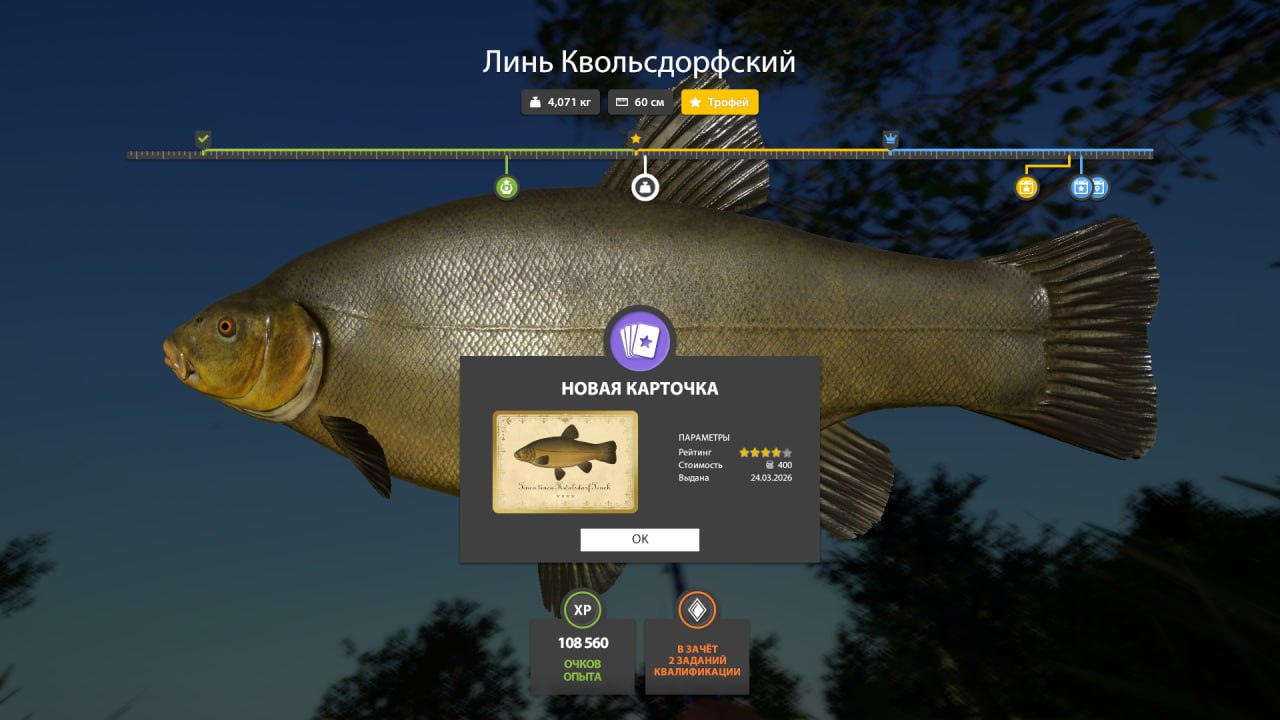Select the white weight marker on the scale
Image resolution: width=1280 pixels, height=720 pixels.
click(645, 187)
